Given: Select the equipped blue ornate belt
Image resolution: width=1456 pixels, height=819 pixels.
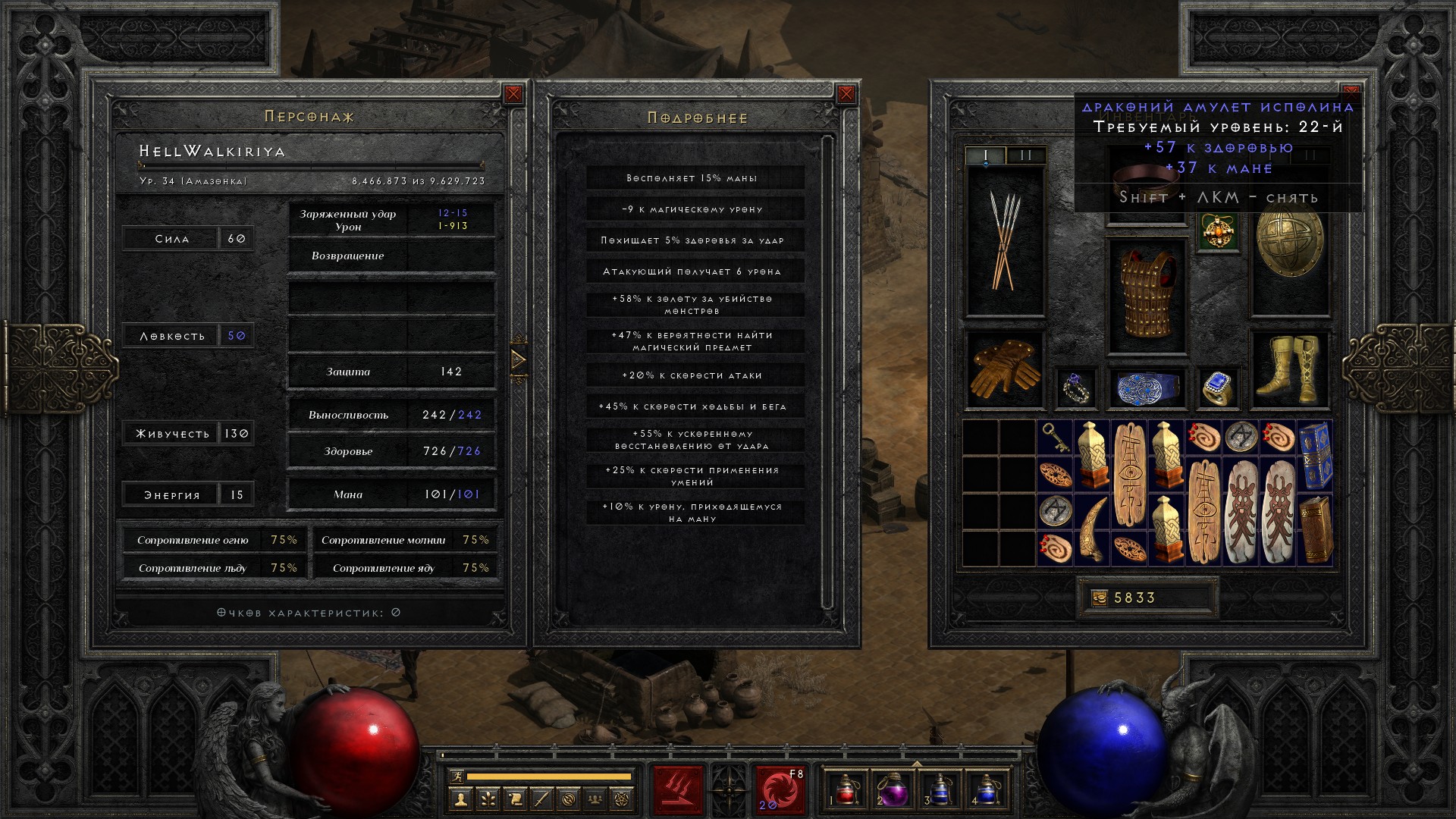Looking at the screenshot, I should (1147, 388).
